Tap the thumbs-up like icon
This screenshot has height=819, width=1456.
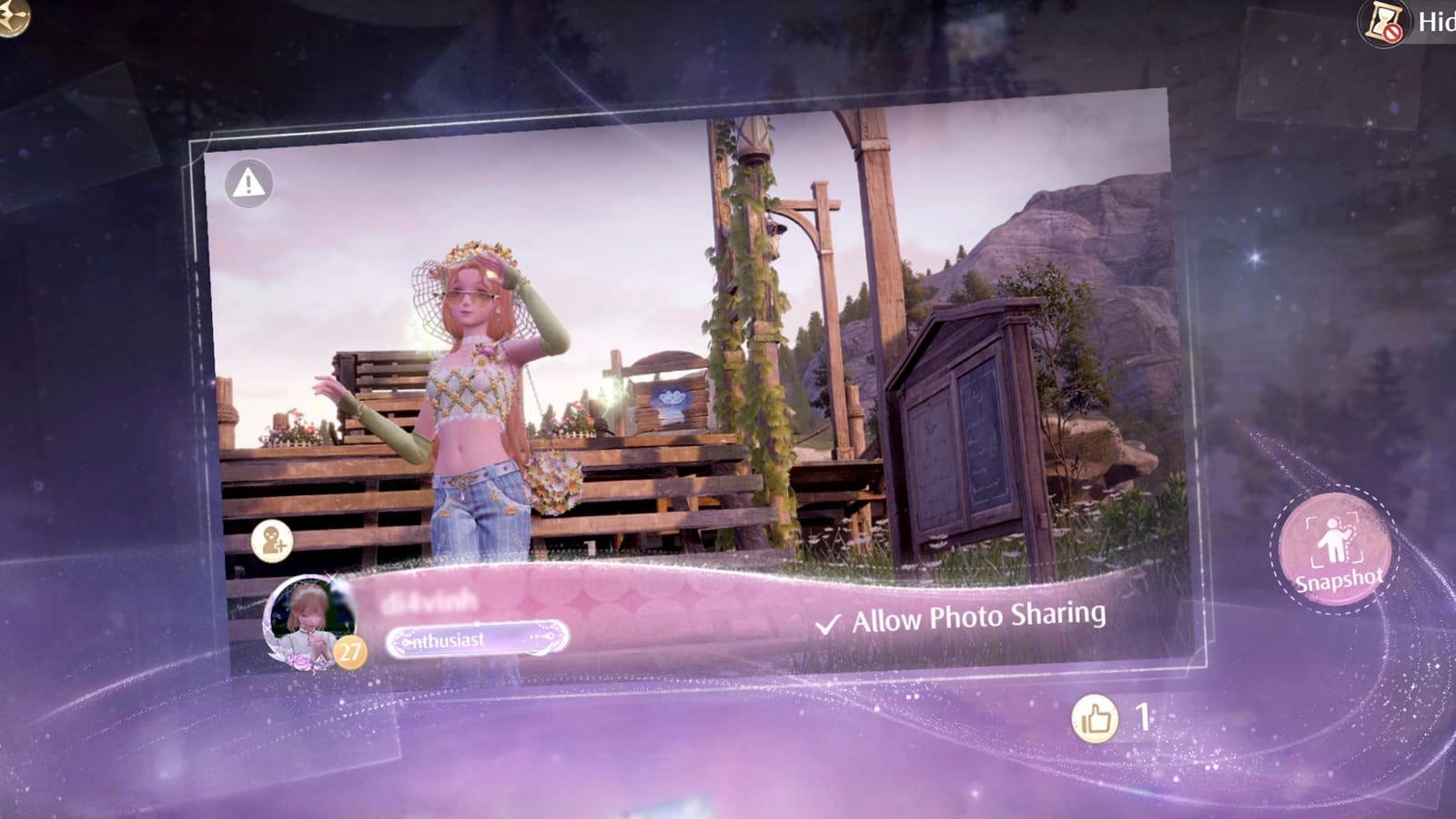click(1095, 718)
